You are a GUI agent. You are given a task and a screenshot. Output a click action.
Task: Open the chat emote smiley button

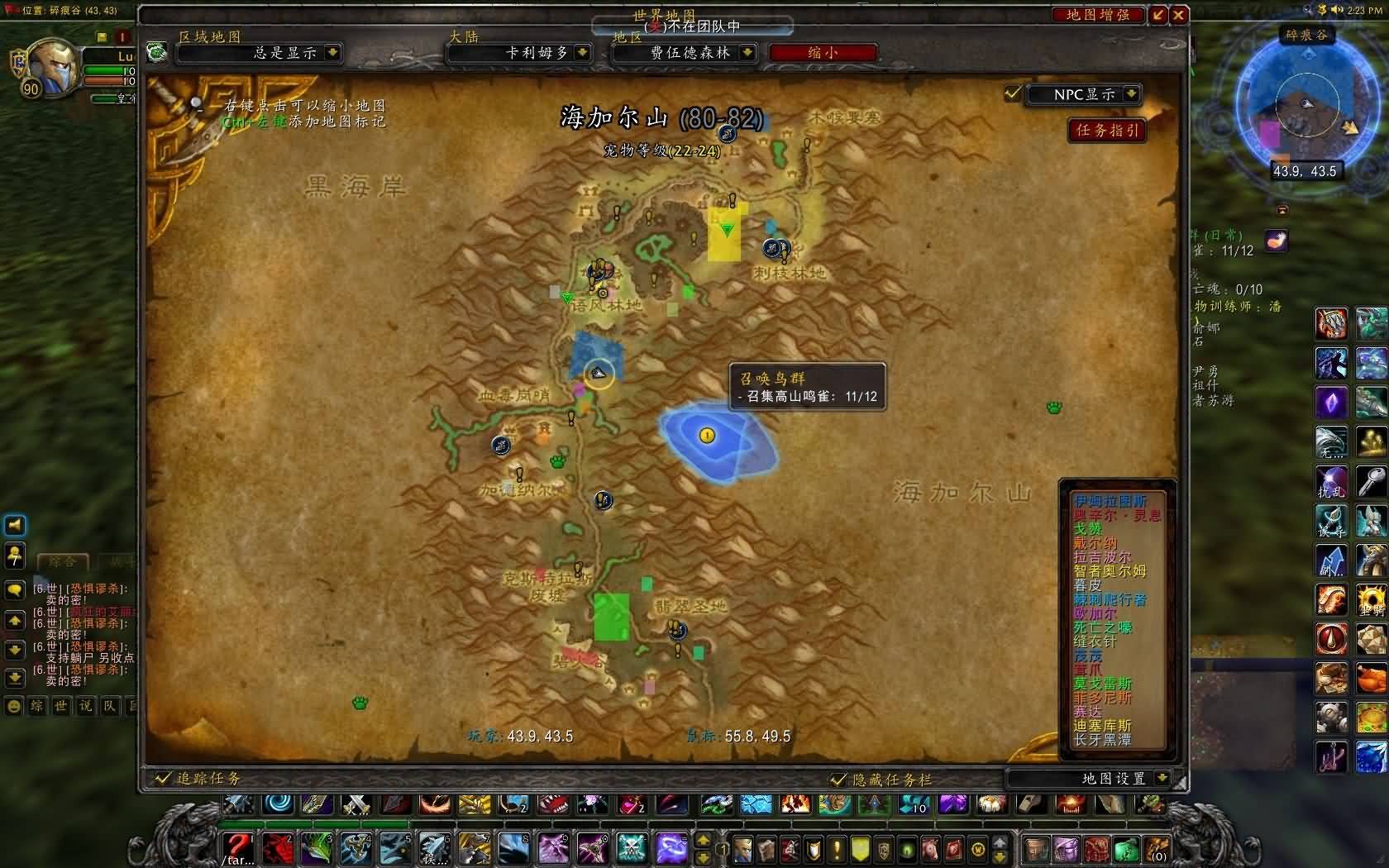click(14, 707)
